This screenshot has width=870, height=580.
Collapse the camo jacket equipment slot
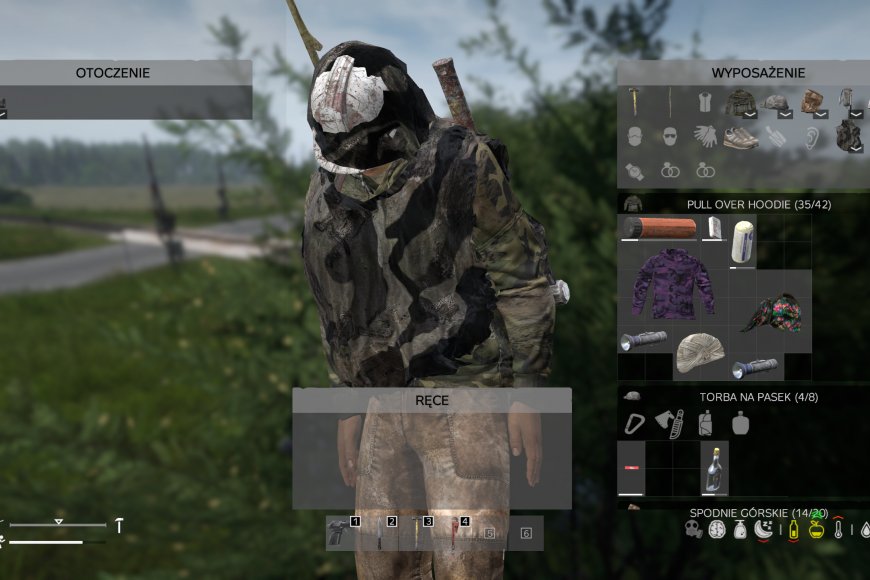click(x=749, y=114)
